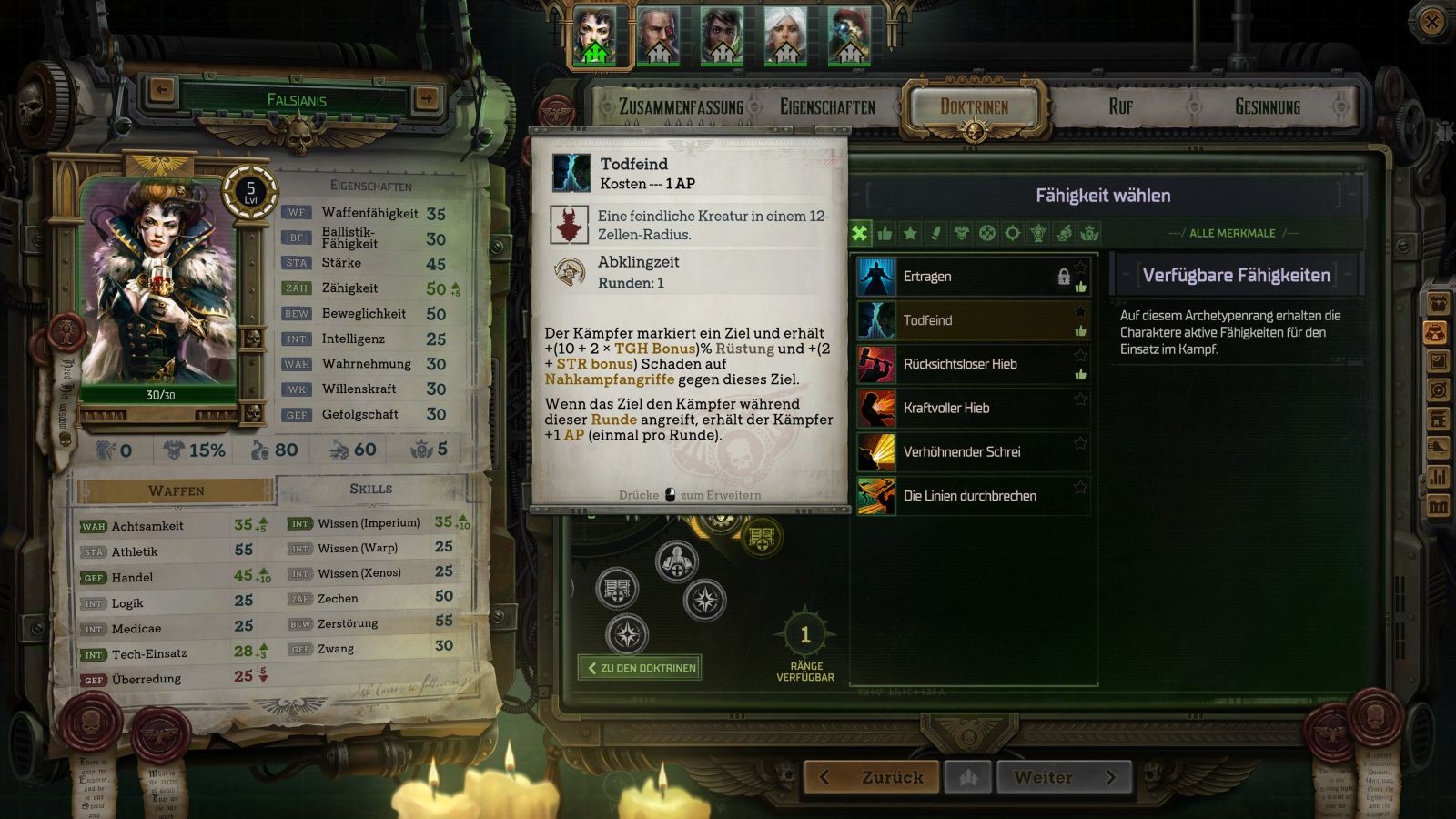Open the Eigenschaften tab
The height and width of the screenshot is (819, 1456).
tap(827, 107)
